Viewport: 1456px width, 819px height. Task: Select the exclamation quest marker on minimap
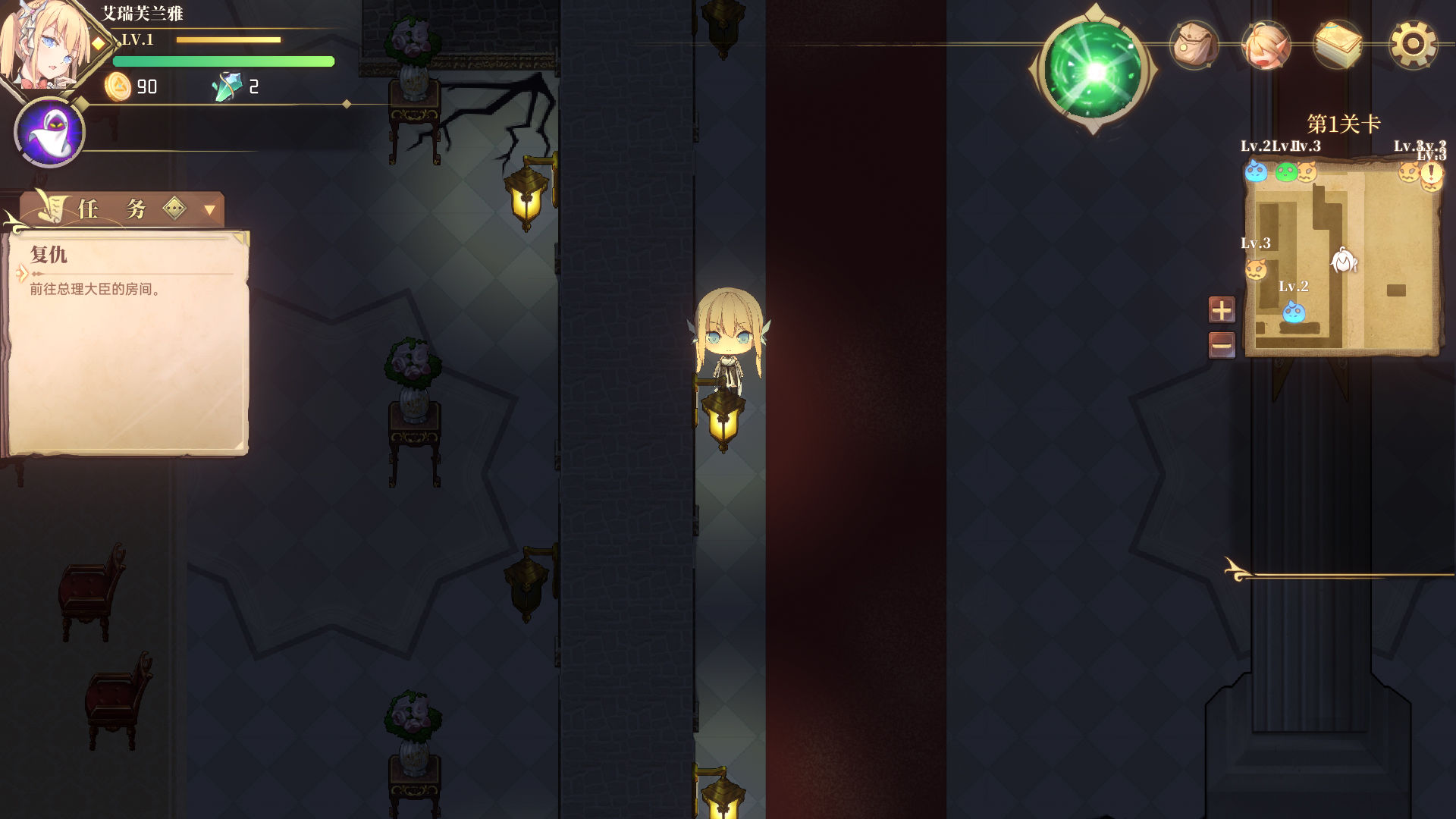click(1431, 173)
